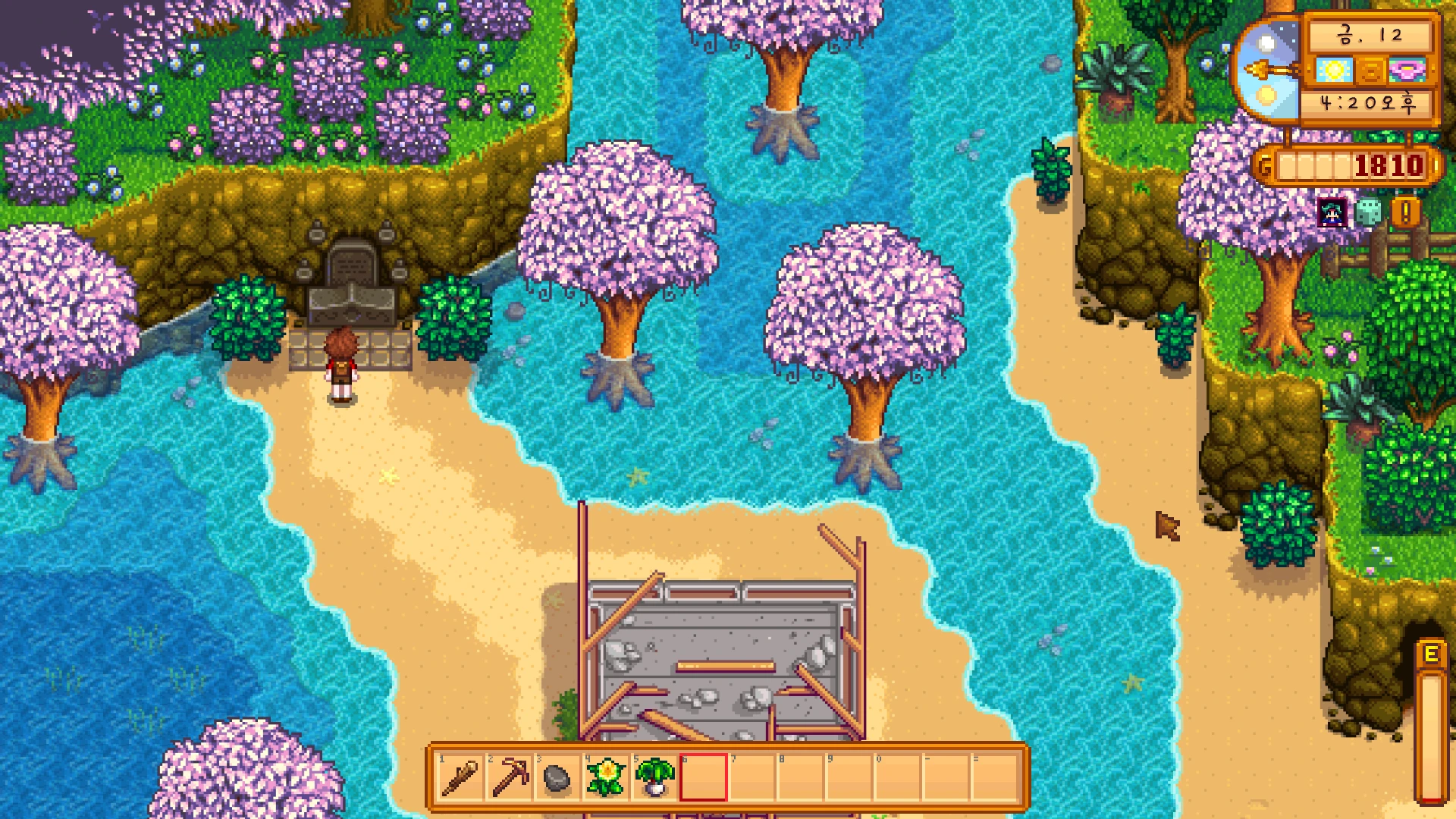Screen dimensions: 1456x819
Task: Select the stone slot in the hotbar
Action: pyautogui.click(x=557, y=778)
